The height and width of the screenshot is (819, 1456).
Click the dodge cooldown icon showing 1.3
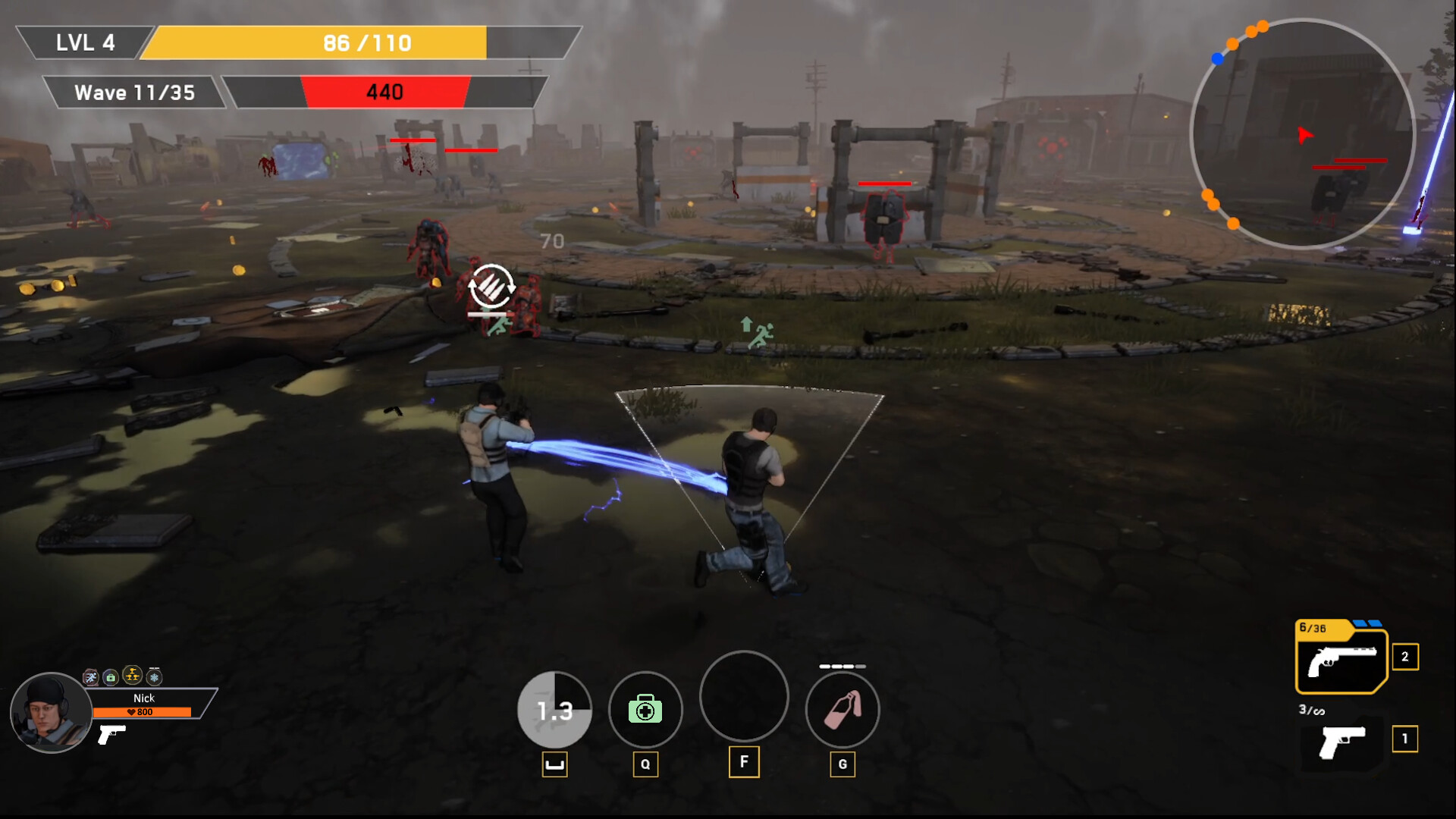(x=555, y=710)
